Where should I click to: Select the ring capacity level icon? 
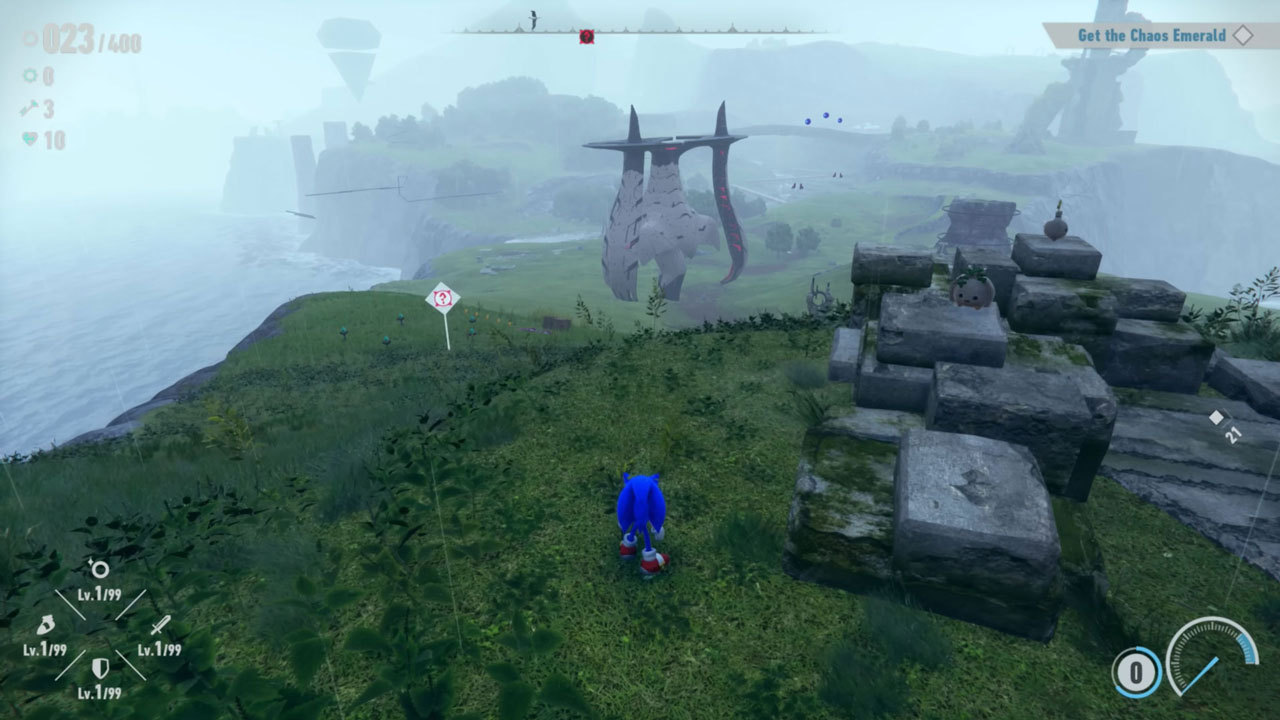[x=100, y=569]
